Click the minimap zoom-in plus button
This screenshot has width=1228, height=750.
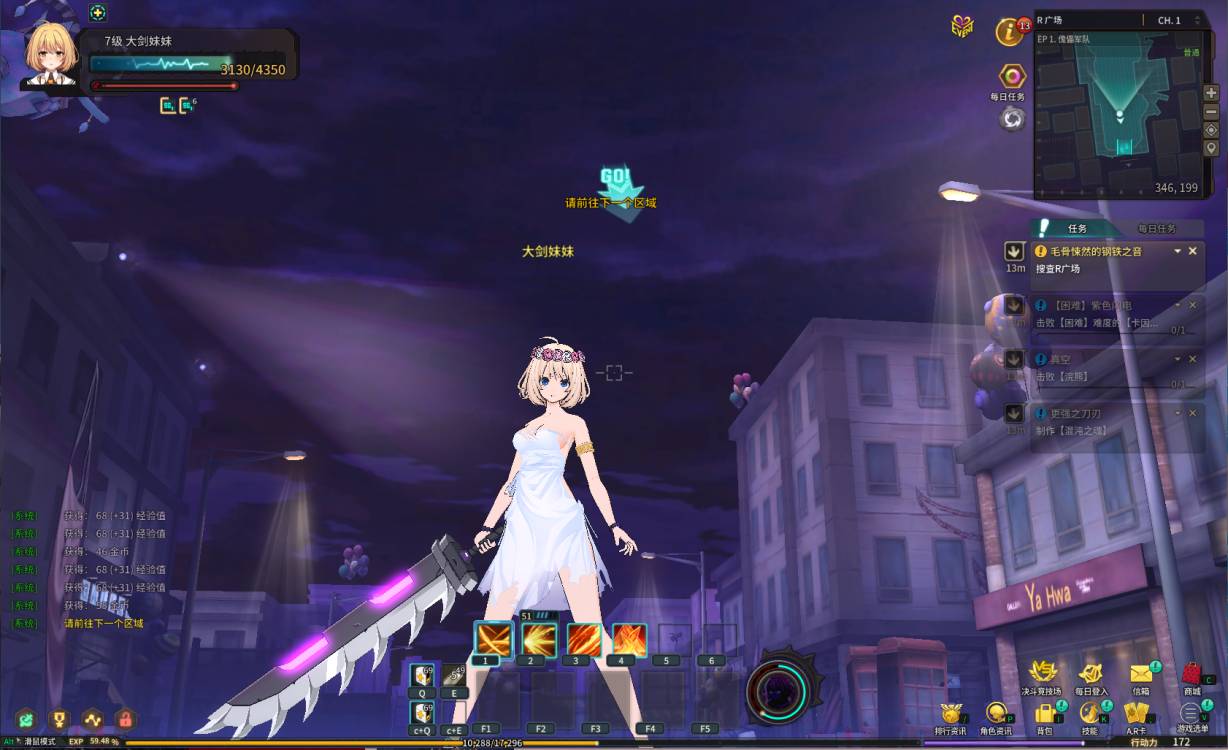(x=1211, y=93)
